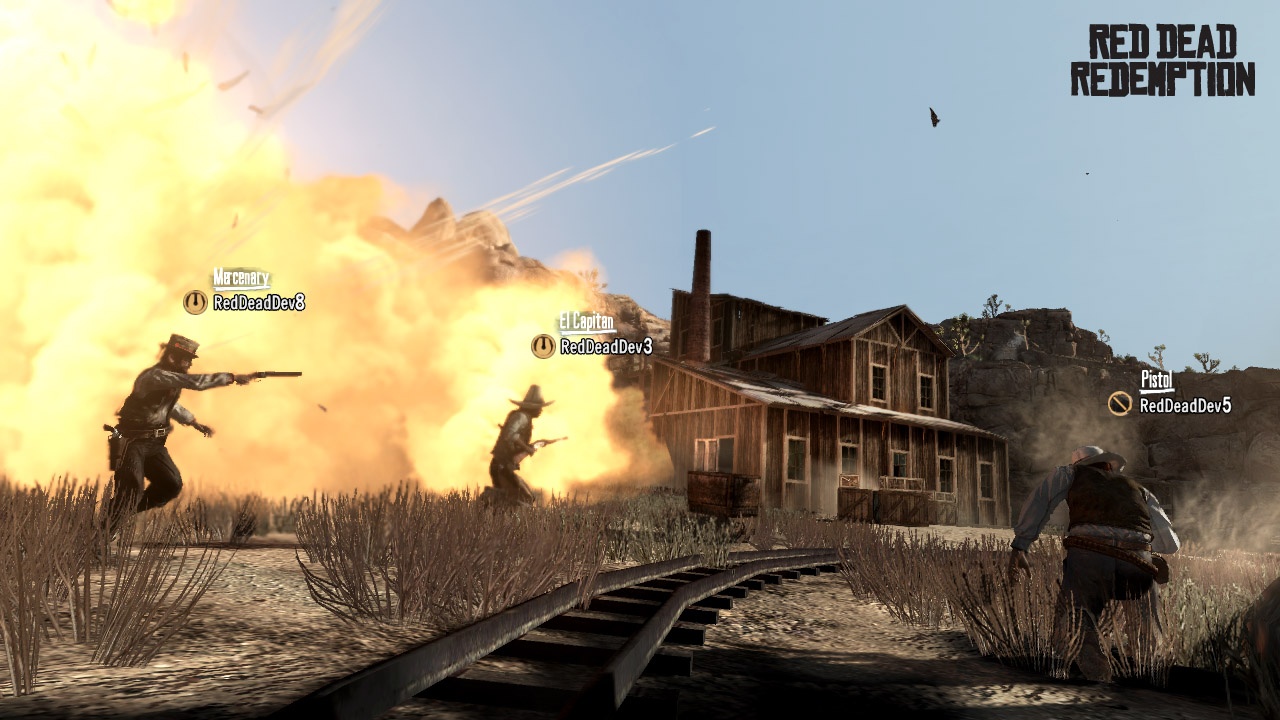The image size is (1280, 720).
Task: Click the round icon beside RedDeadDev8
Action: [195, 302]
